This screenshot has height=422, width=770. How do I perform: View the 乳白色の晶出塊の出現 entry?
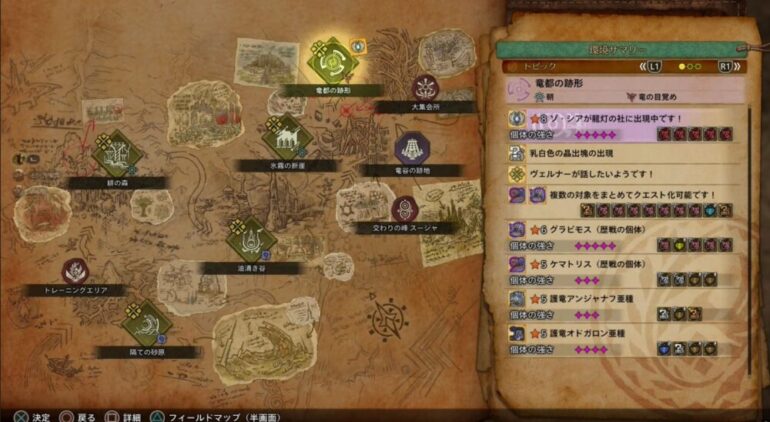(626, 152)
